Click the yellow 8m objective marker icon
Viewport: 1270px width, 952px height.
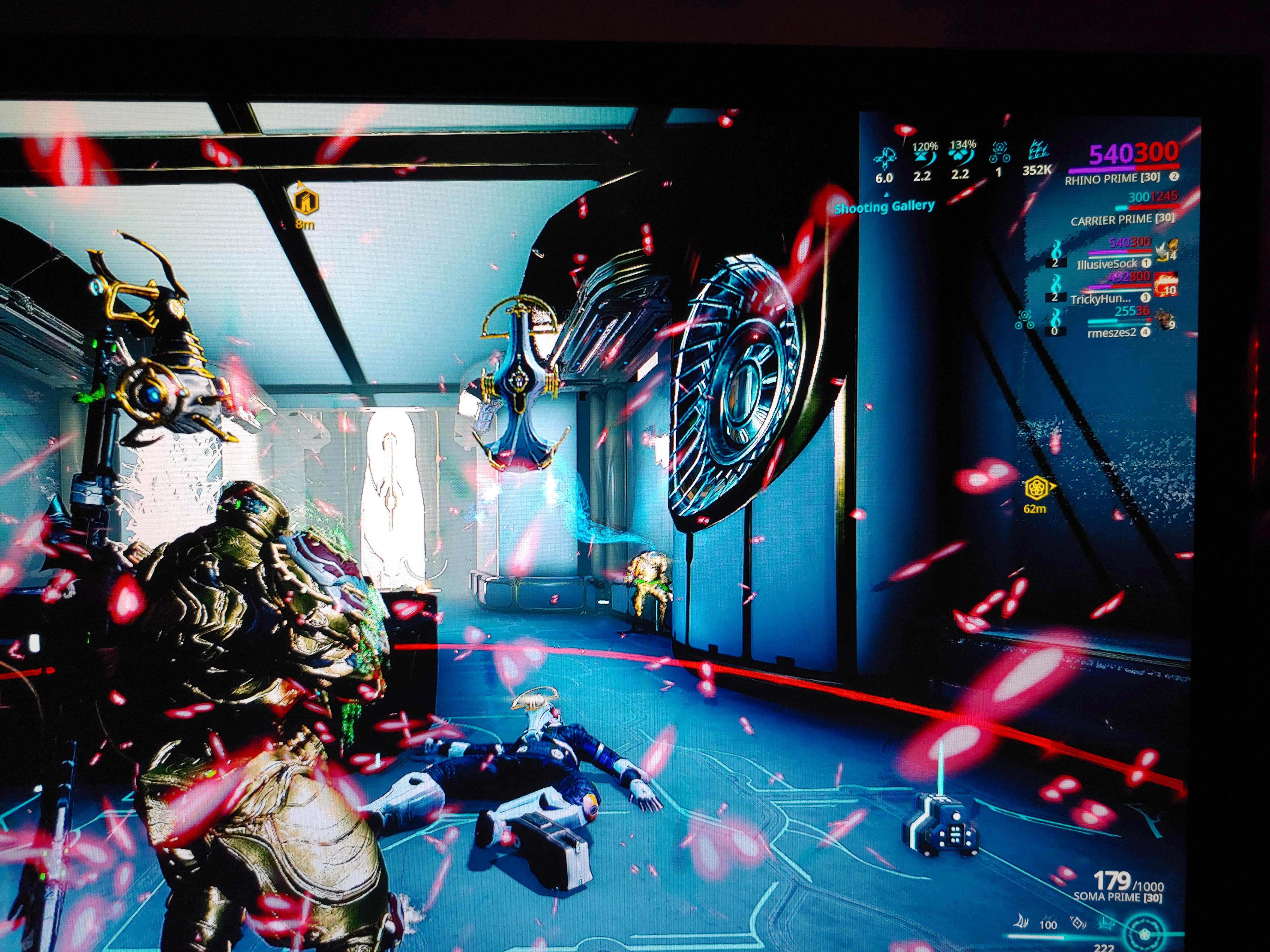click(306, 201)
